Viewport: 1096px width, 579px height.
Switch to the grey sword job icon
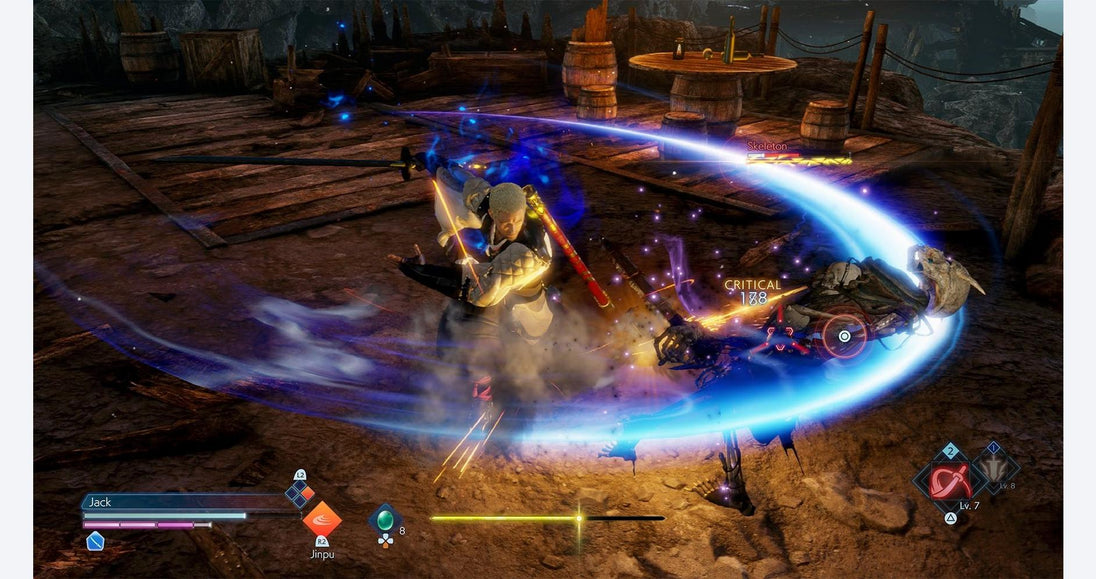(x=995, y=468)
